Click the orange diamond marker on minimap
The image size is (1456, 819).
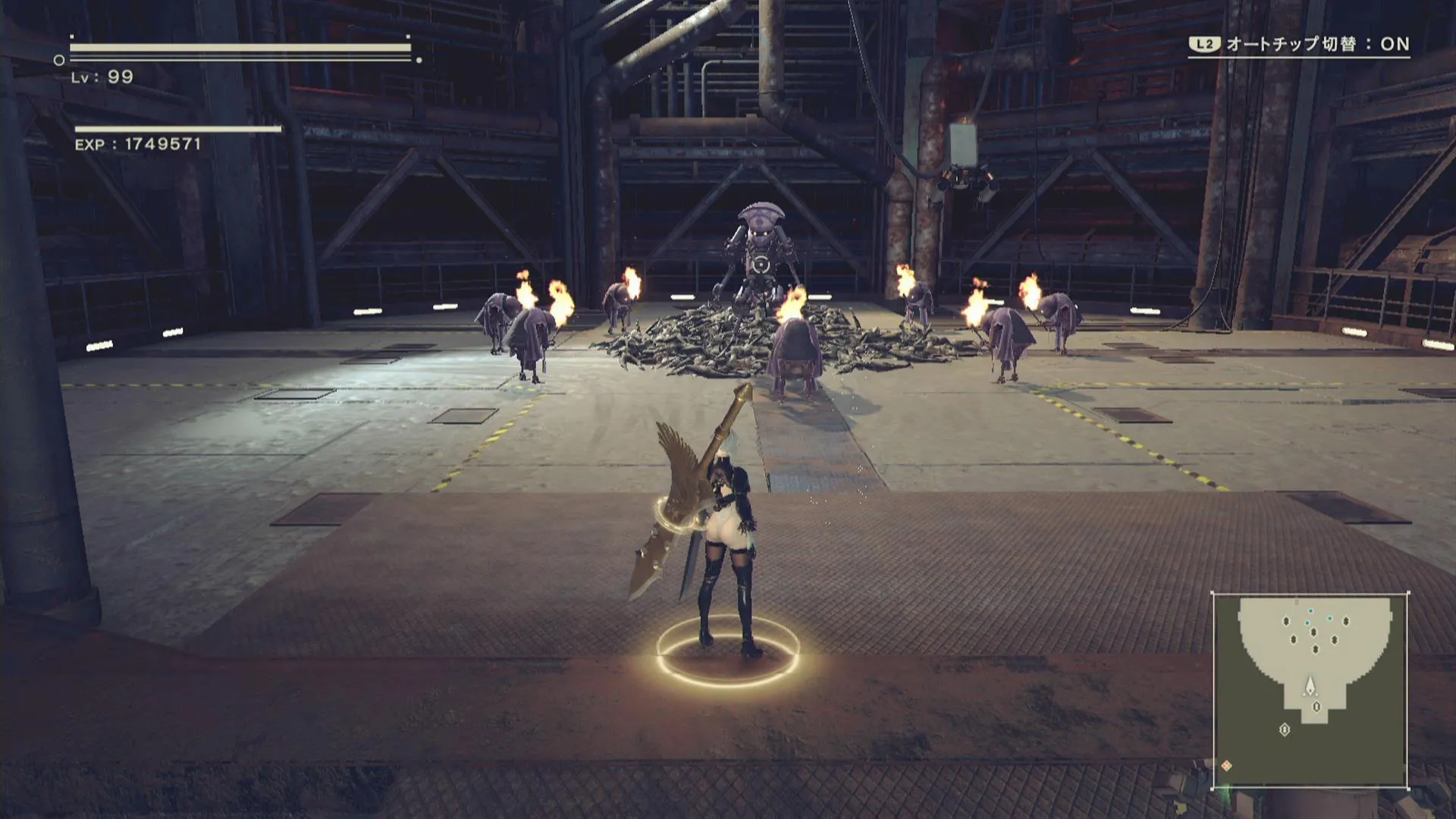(x=1226, y=766)
